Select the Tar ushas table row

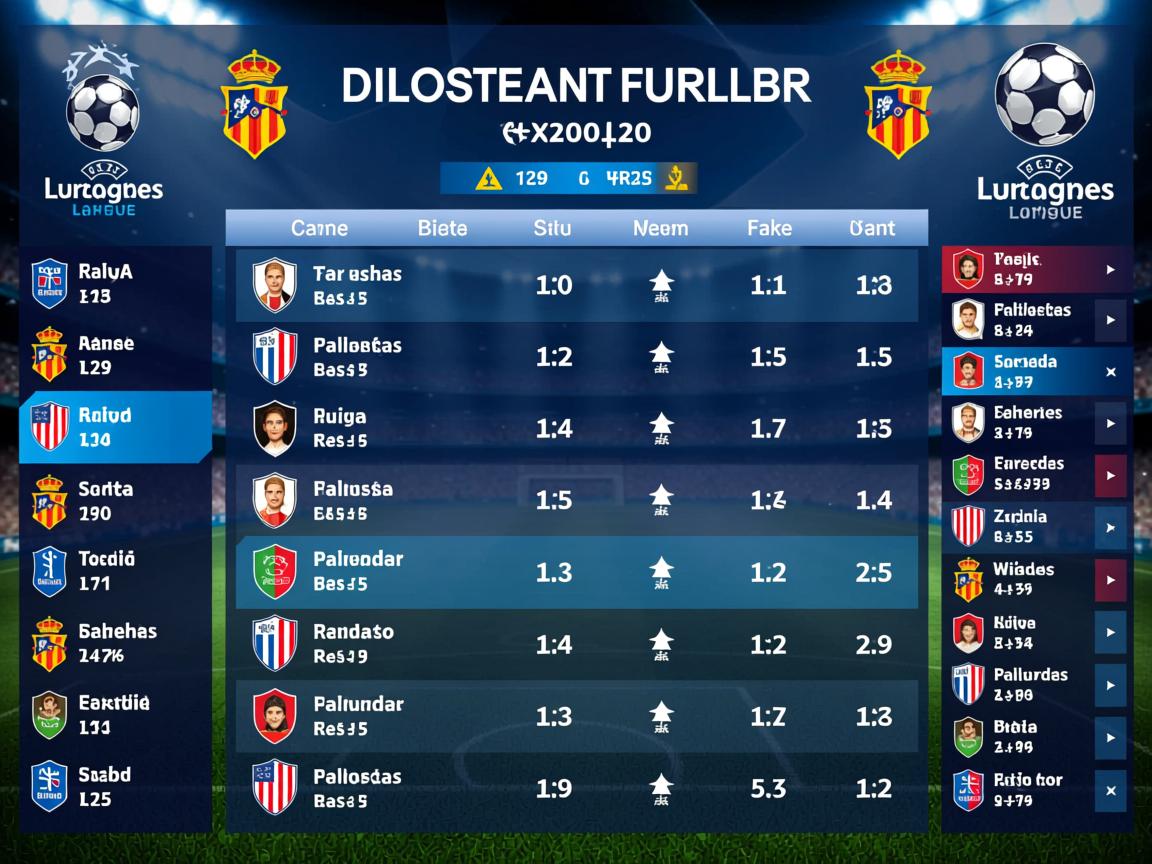click(x=576, y=285)
